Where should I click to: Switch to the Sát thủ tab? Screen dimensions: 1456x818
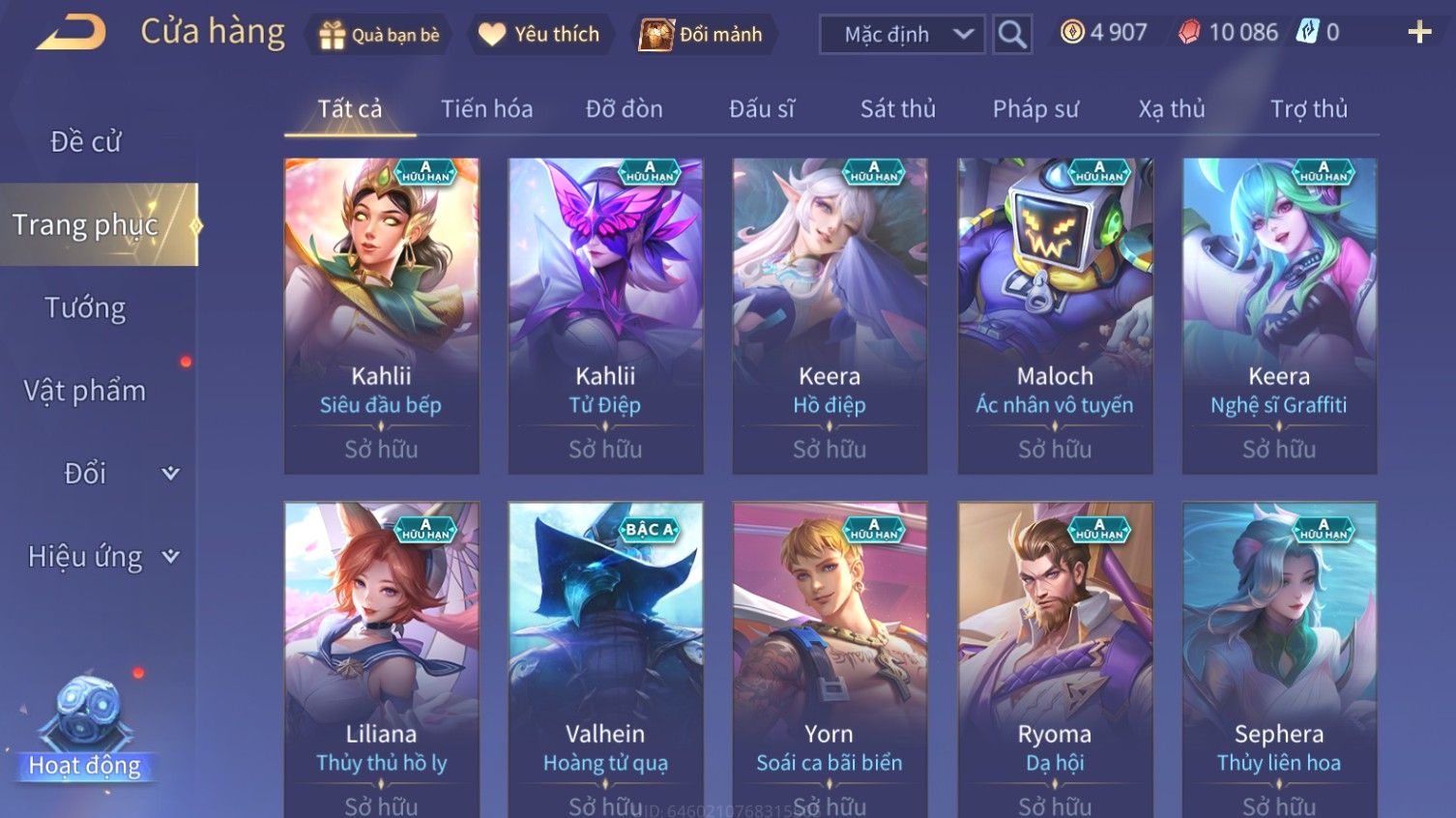[x=897, y=109]
